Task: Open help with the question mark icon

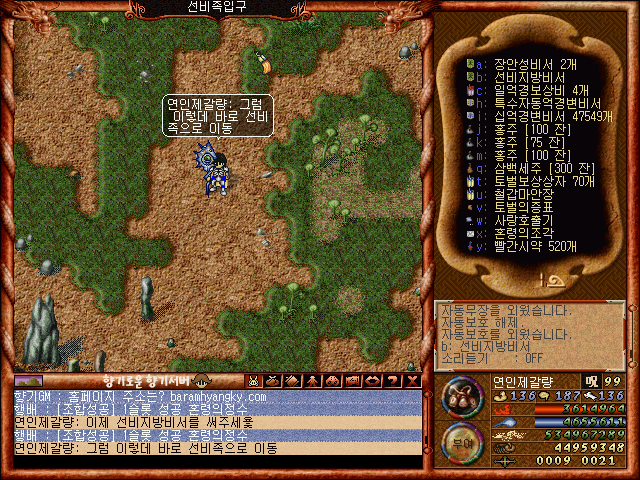Action: pos(394,381)
